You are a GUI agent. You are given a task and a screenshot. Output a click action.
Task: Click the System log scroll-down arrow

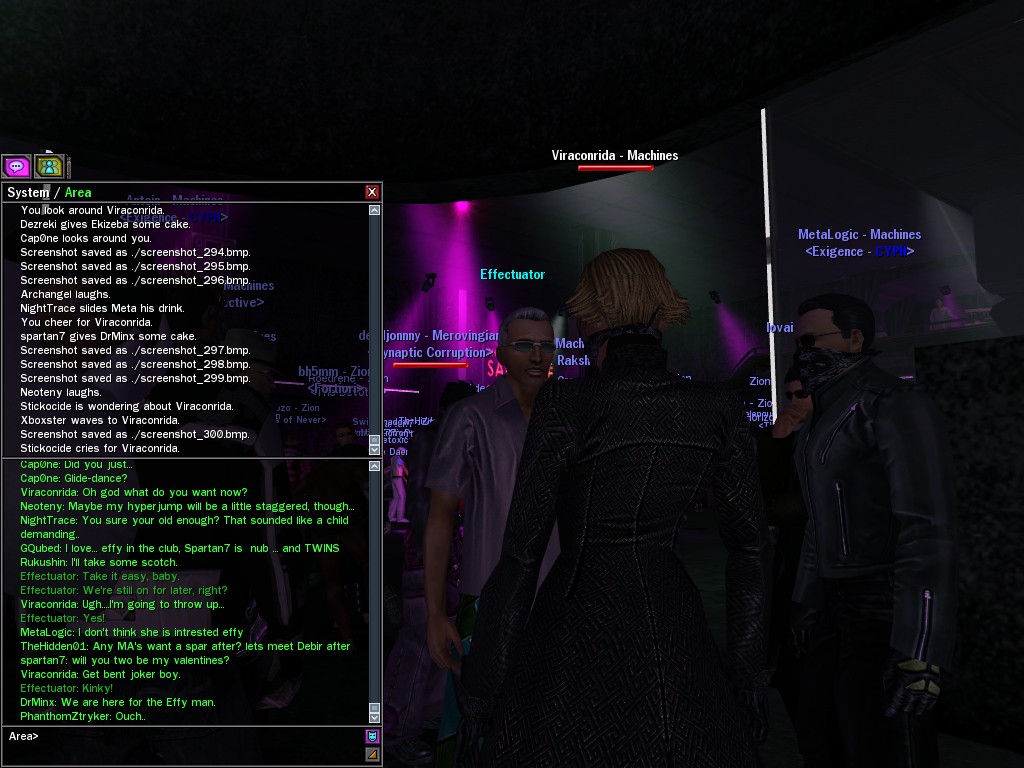[375, 450]
